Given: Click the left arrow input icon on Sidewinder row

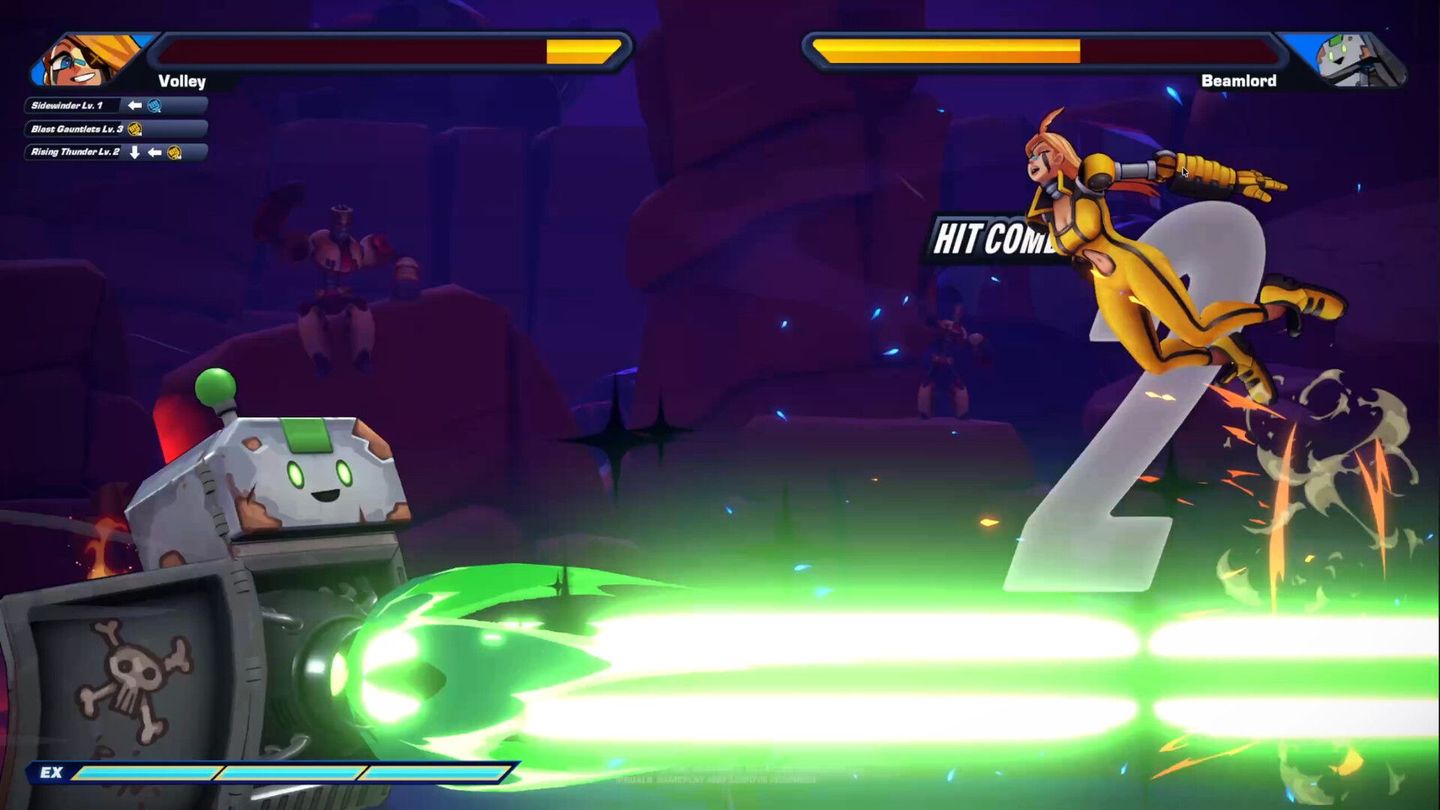Looking at the screenshot, I should click(x=135, y=105).
